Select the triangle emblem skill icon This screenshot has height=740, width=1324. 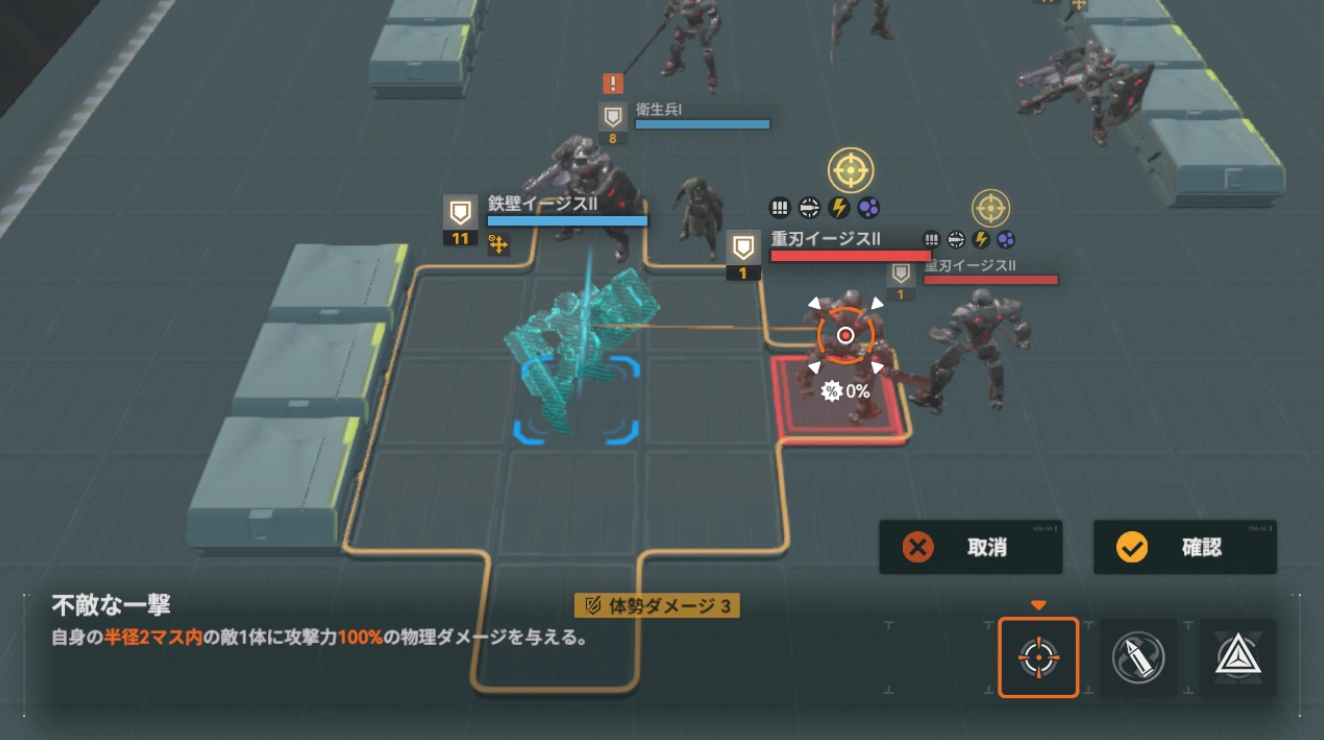pyautogui.click(x=1240, y=656)
